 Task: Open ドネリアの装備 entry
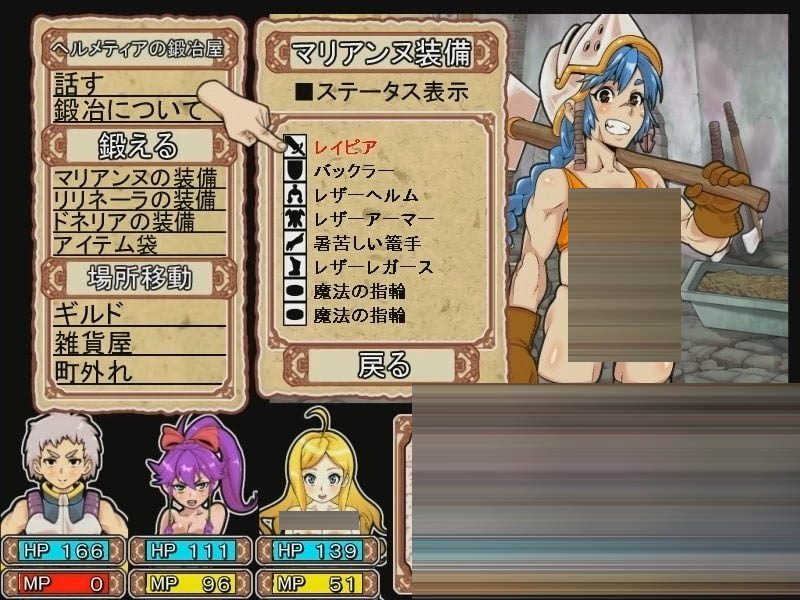coord(125,222)
